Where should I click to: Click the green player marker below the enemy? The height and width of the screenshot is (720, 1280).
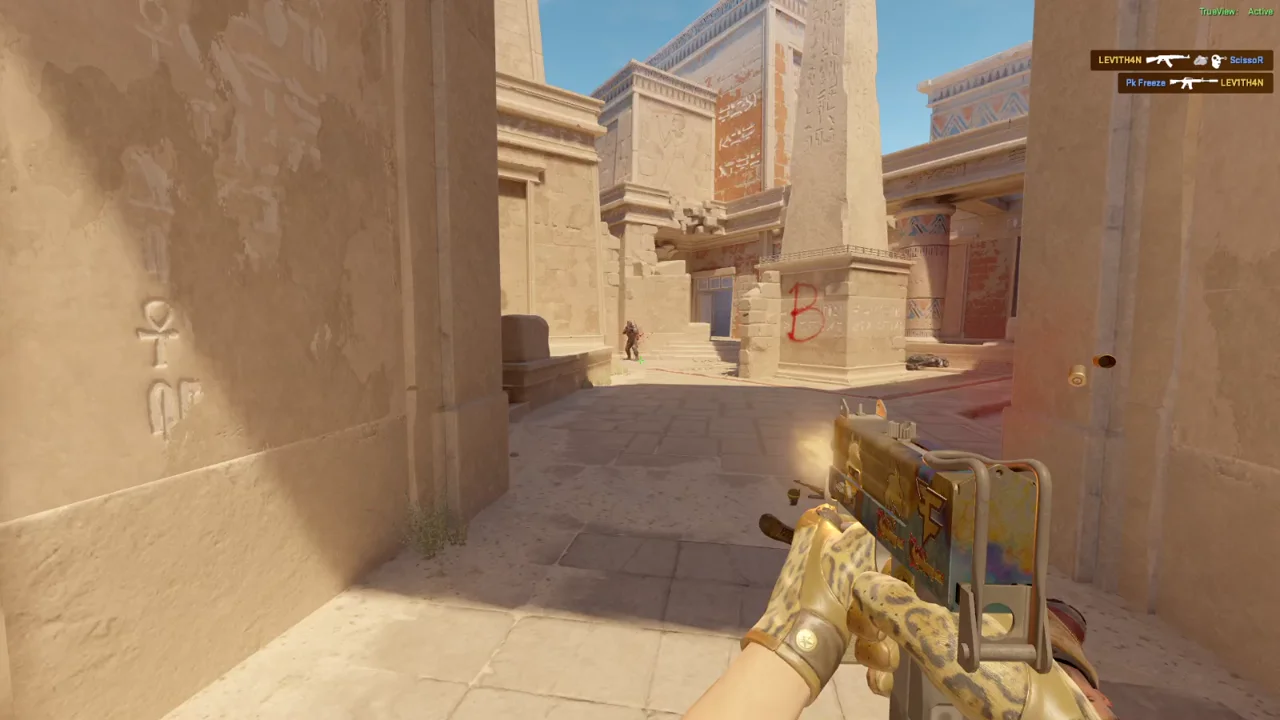click(640, 360)
